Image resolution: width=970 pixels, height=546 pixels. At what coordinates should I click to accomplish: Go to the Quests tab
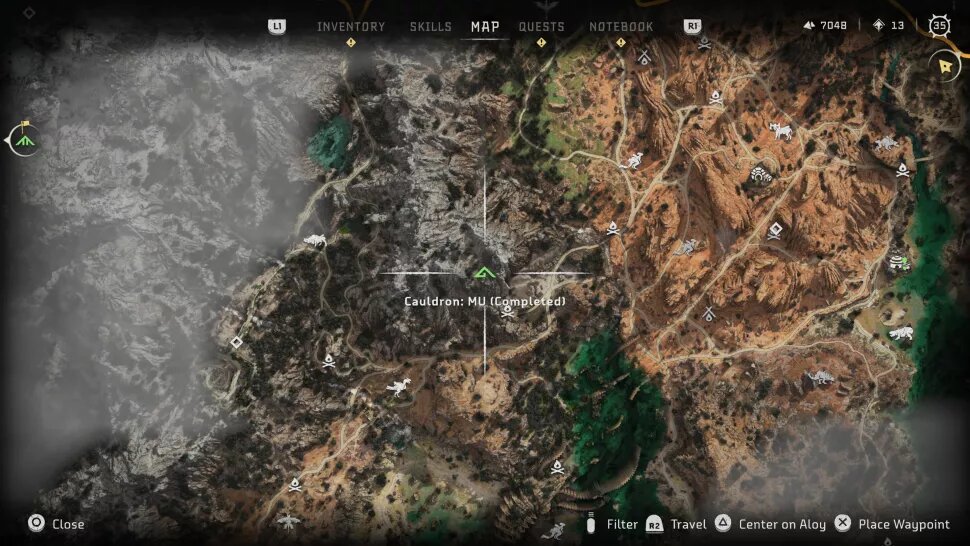coord(541,27)
